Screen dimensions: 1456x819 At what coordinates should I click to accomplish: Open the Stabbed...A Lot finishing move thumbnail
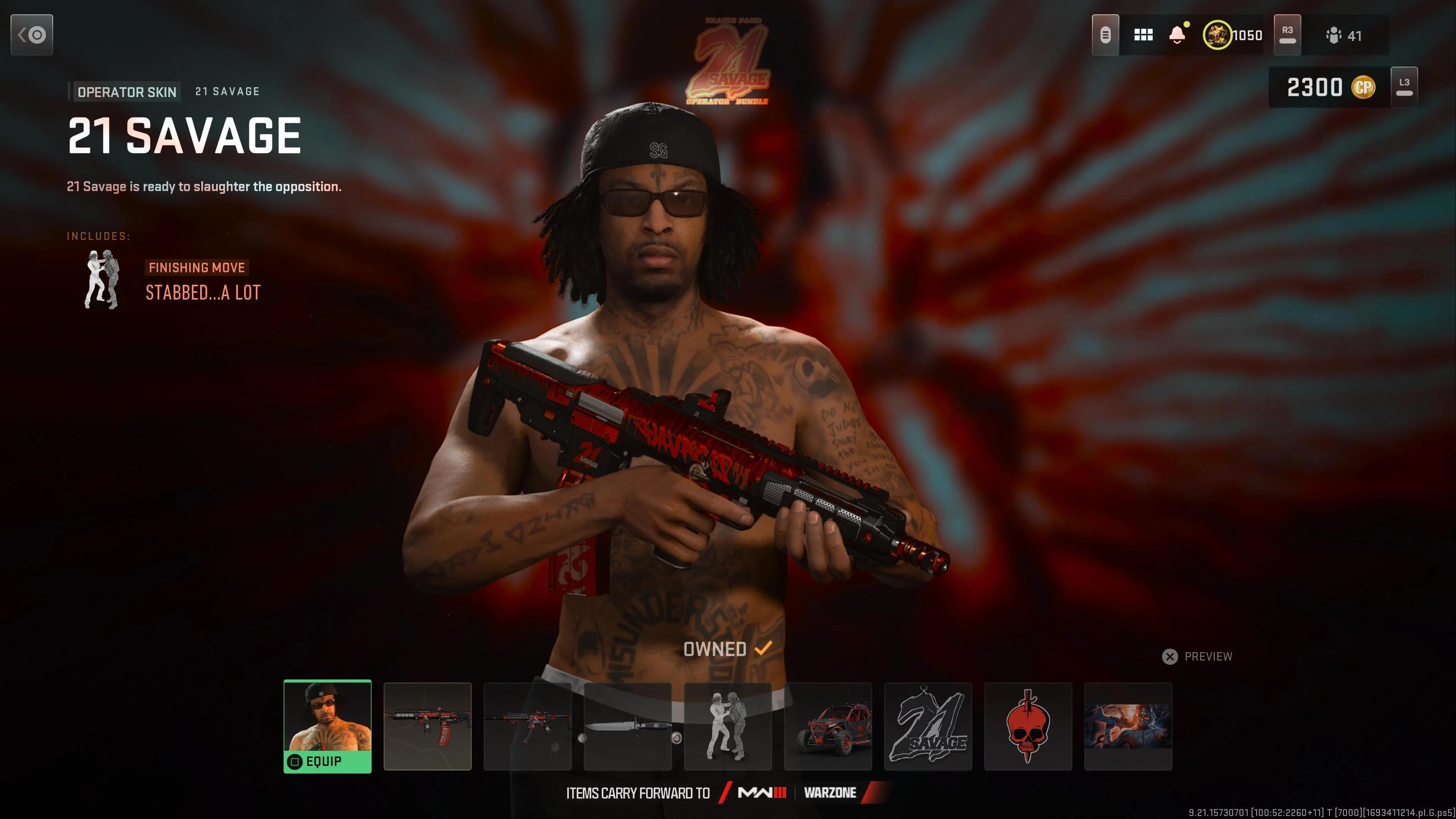coord(728,728)
